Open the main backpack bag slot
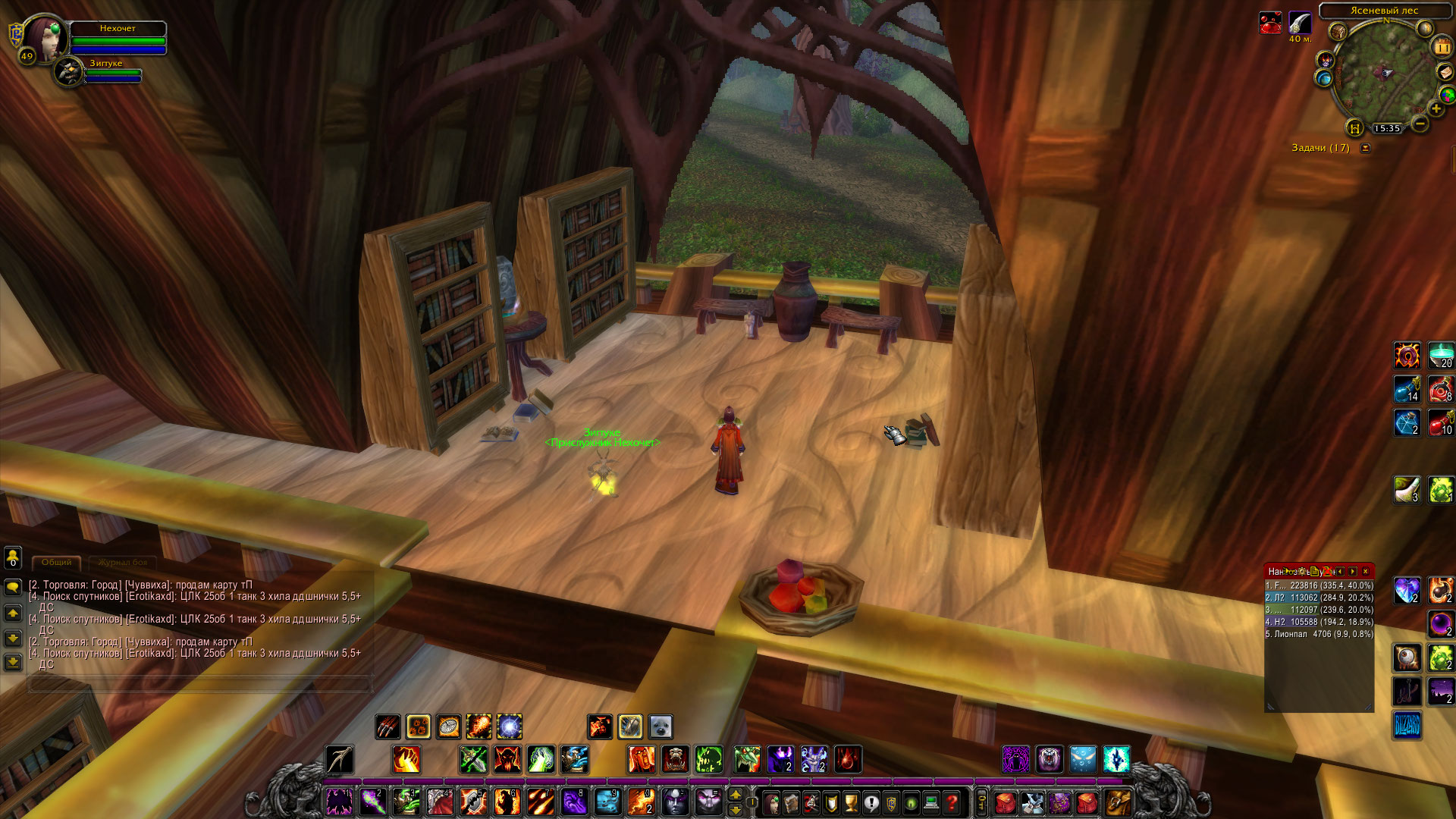This screenshot has width=1456, height=819. (x=1117, y=802)
